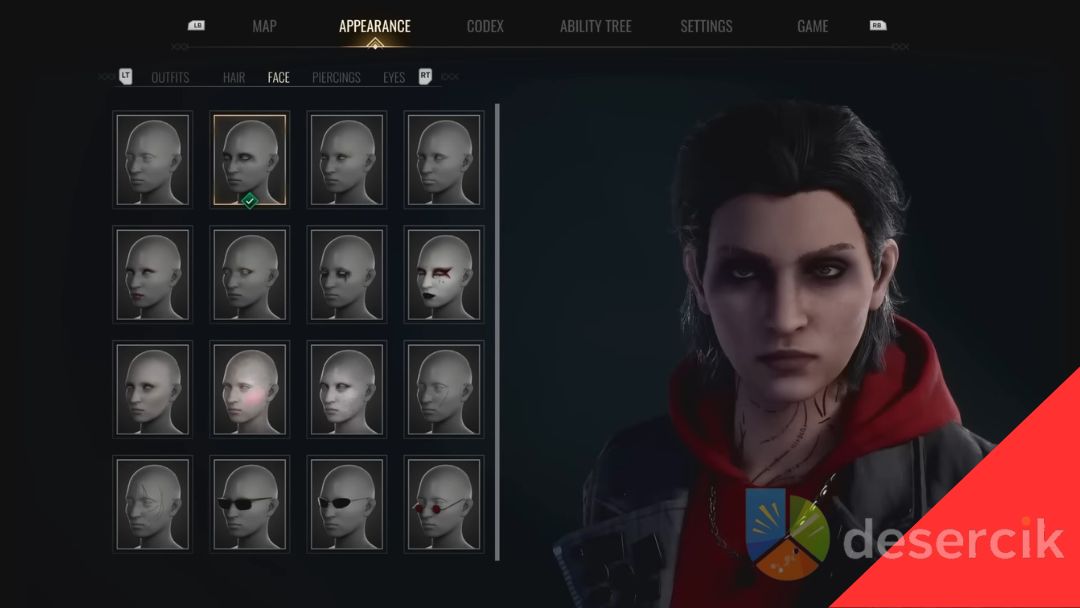Click the face list scrollbar
Screen dimensions: 1080x608
point(497,330)
